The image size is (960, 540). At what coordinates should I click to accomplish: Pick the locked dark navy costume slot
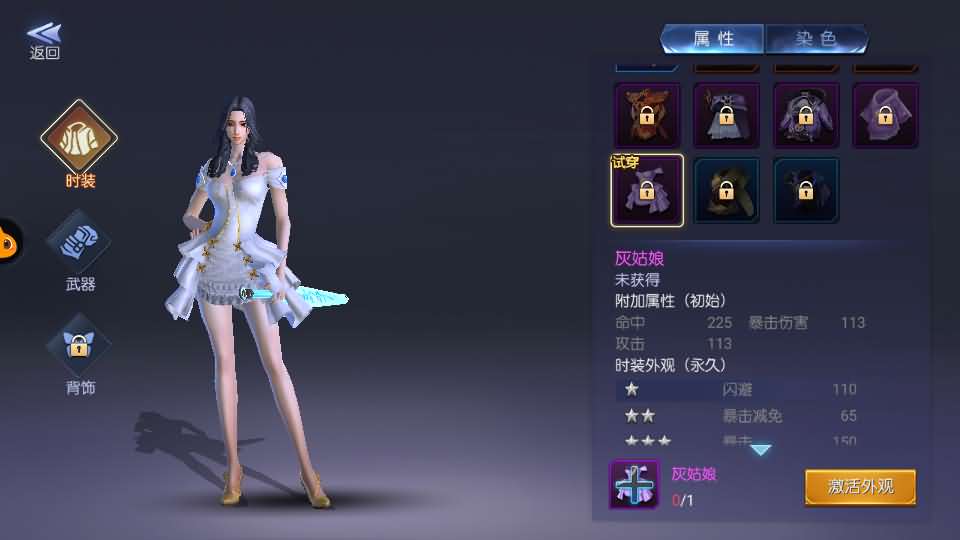[x=806, y=190]
